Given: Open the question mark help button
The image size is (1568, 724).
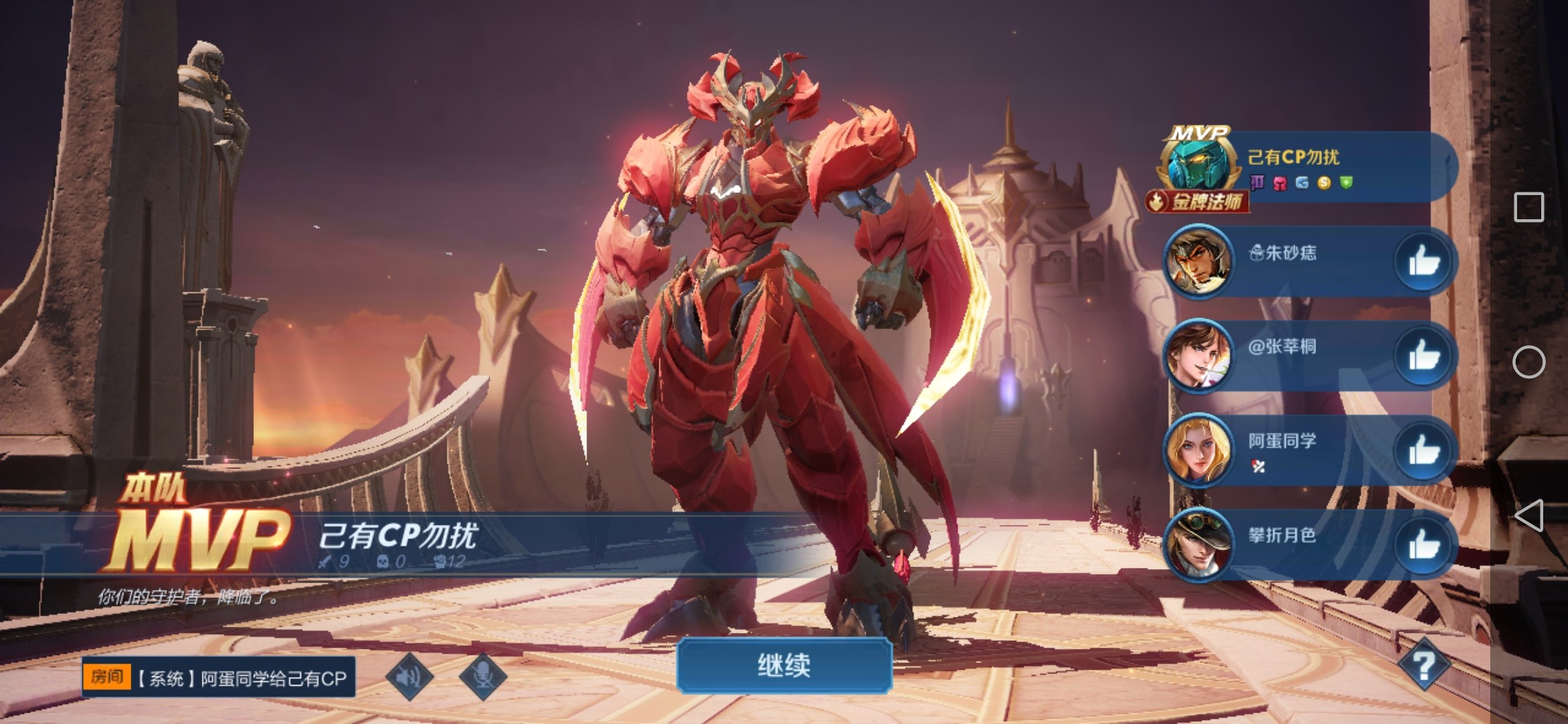Looking at the screenshot, I should click(x=1423, y=665).
